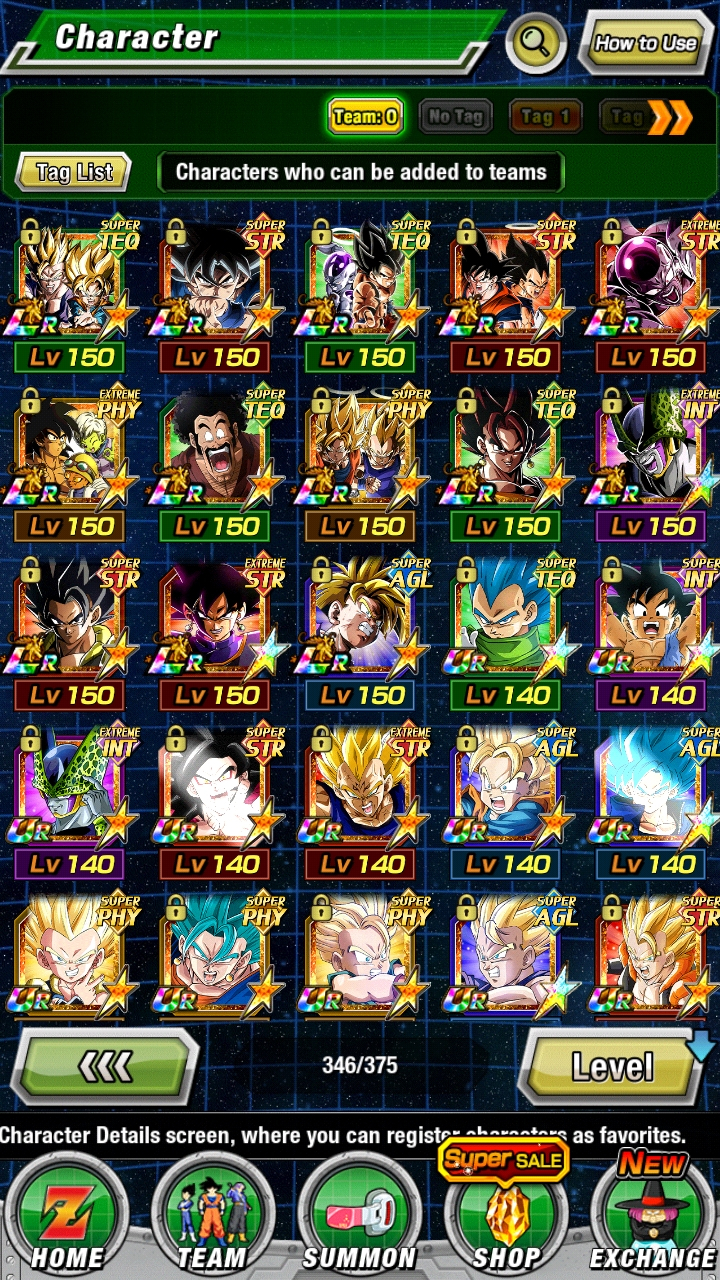
Task: Select the Team: 0 filter tab
Action: coord(365,116)
